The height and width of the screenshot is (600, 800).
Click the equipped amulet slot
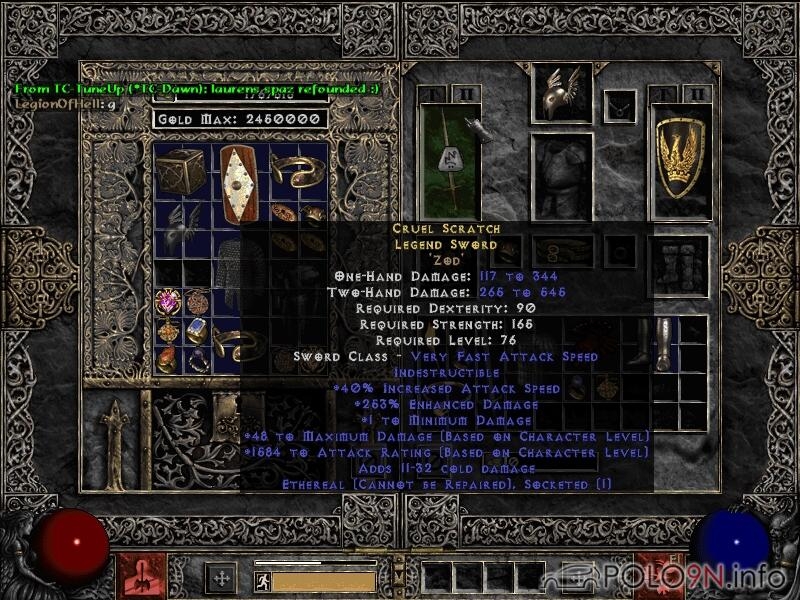click(621, 104)
